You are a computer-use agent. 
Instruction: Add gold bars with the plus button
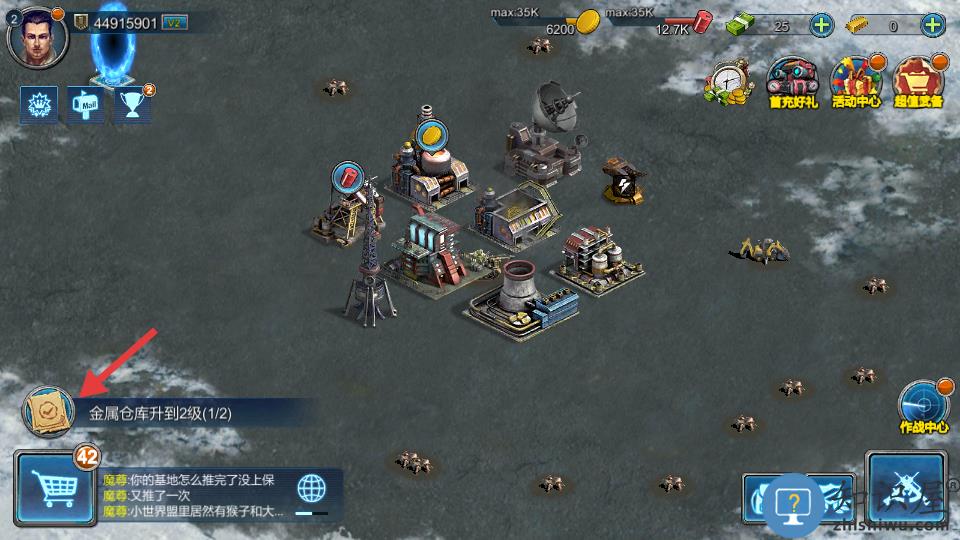(x=933, y=26)
